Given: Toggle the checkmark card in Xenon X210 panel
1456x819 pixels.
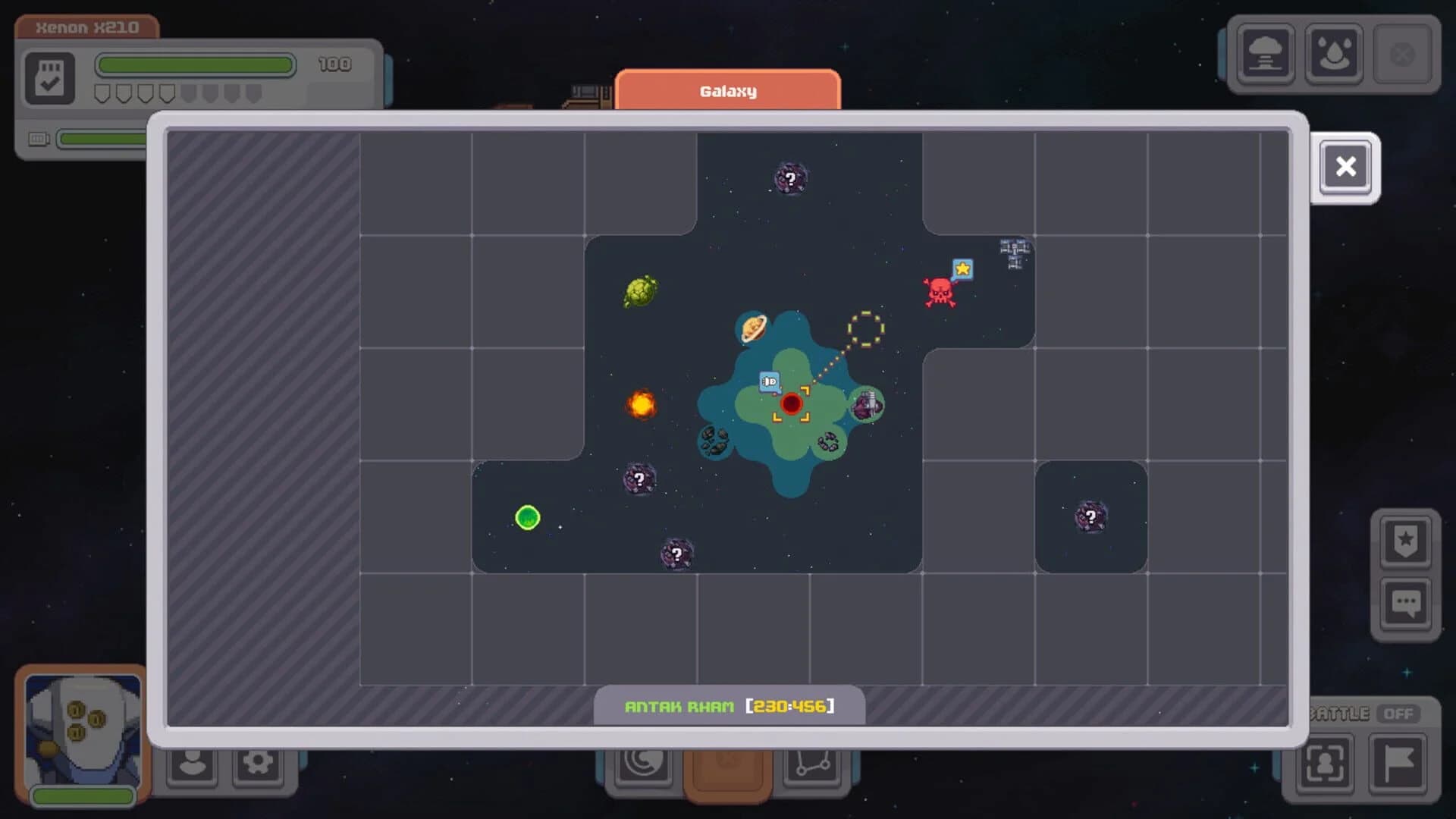Looking at the screenshot, I should coord(50,77).
